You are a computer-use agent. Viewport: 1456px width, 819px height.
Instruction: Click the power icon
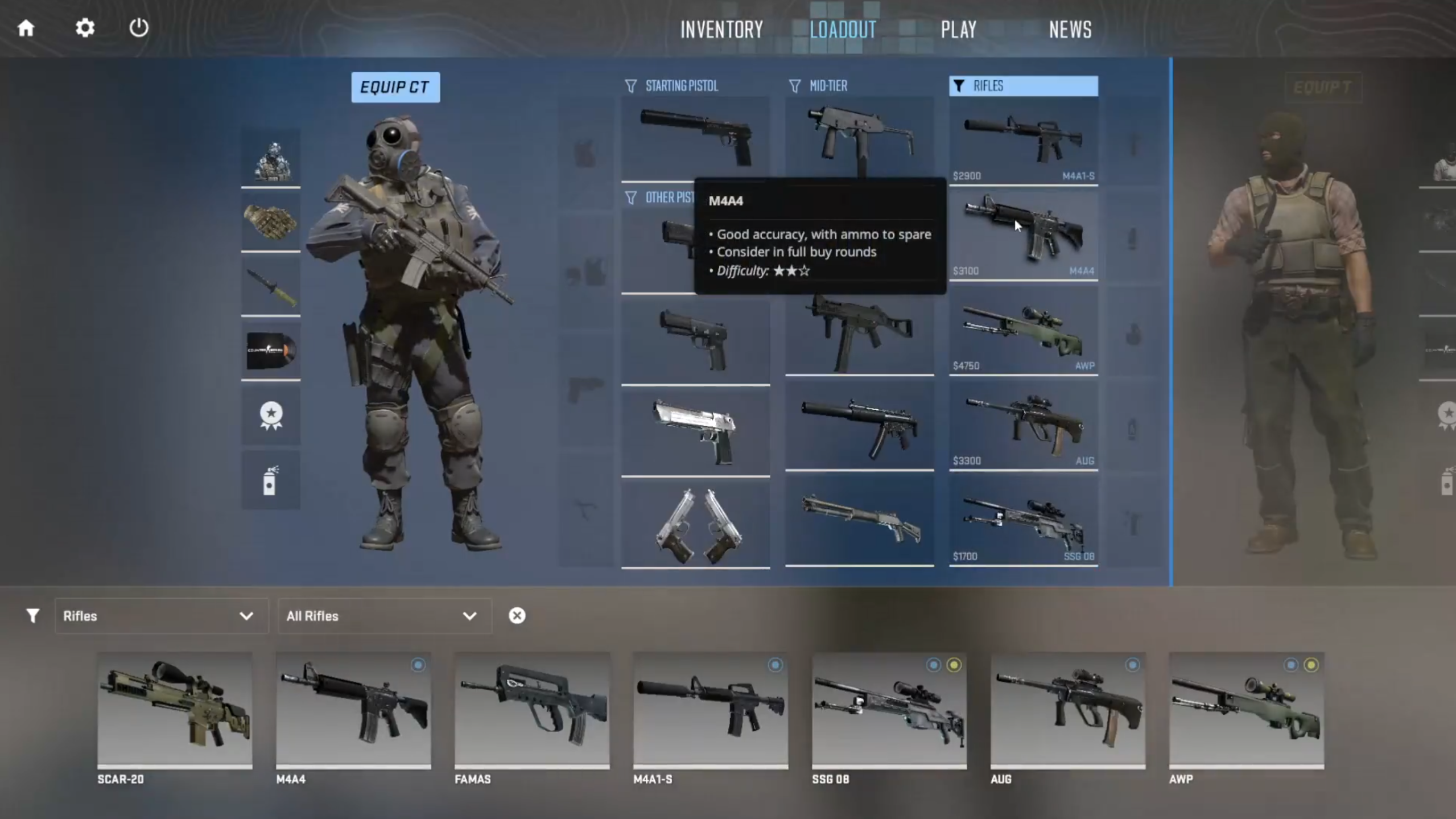[x=139, y=28]
